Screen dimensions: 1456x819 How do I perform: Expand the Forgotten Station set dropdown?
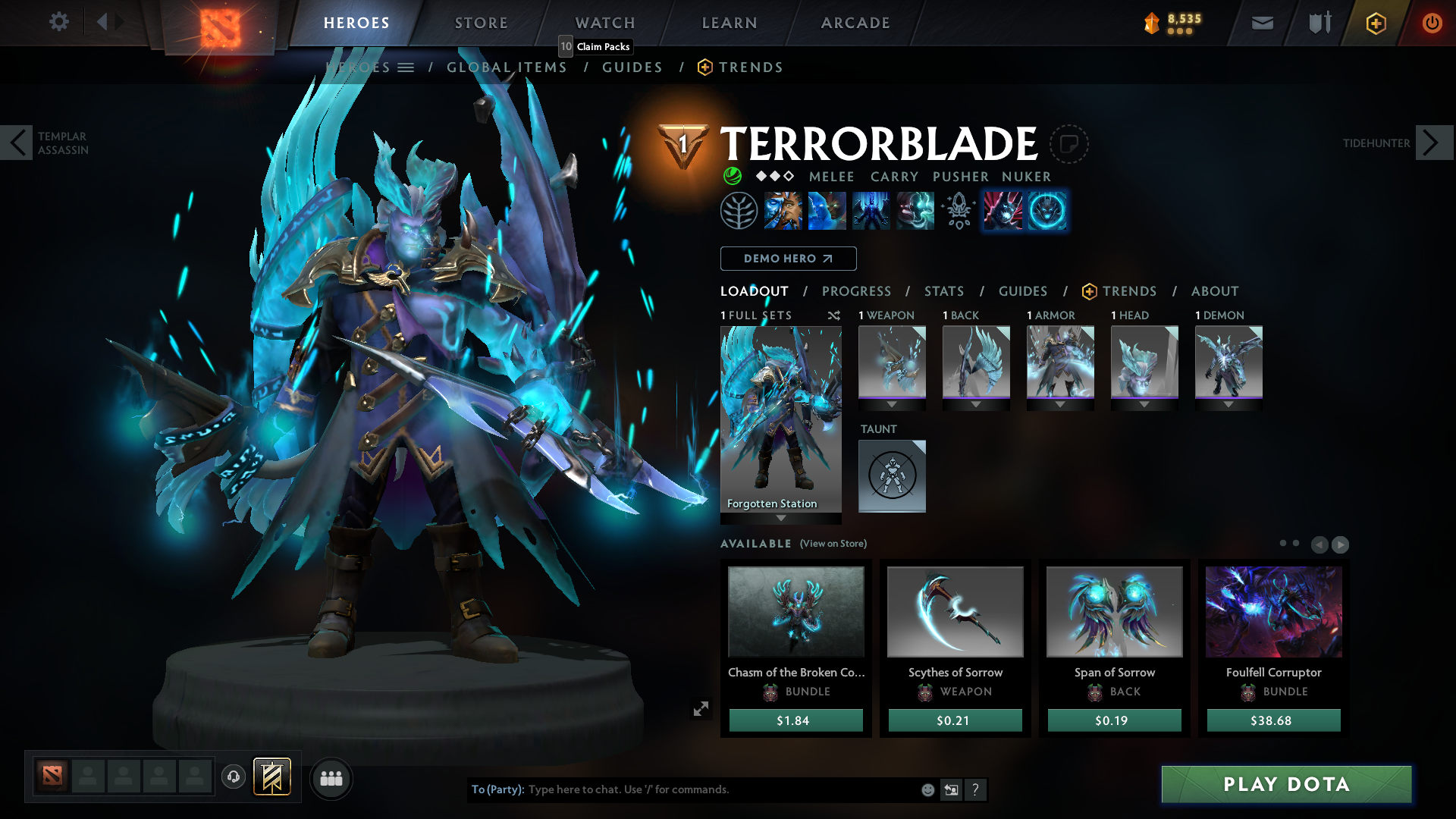(x=781, y=519)
